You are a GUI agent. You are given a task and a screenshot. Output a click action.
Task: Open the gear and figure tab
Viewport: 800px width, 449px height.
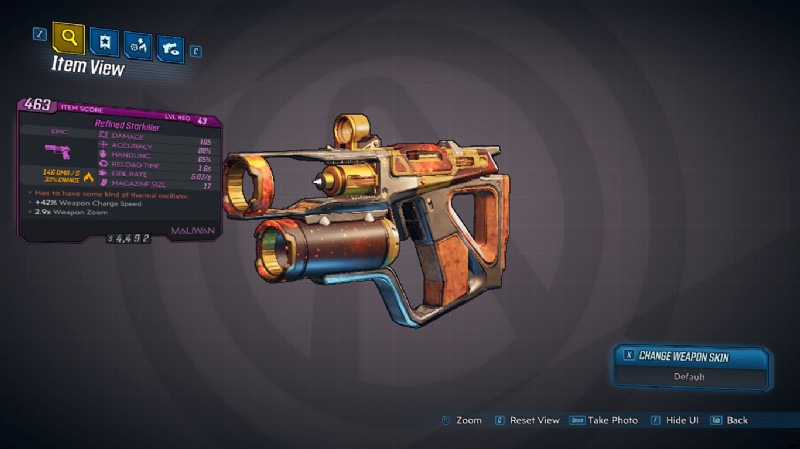(x=136, y=45)
